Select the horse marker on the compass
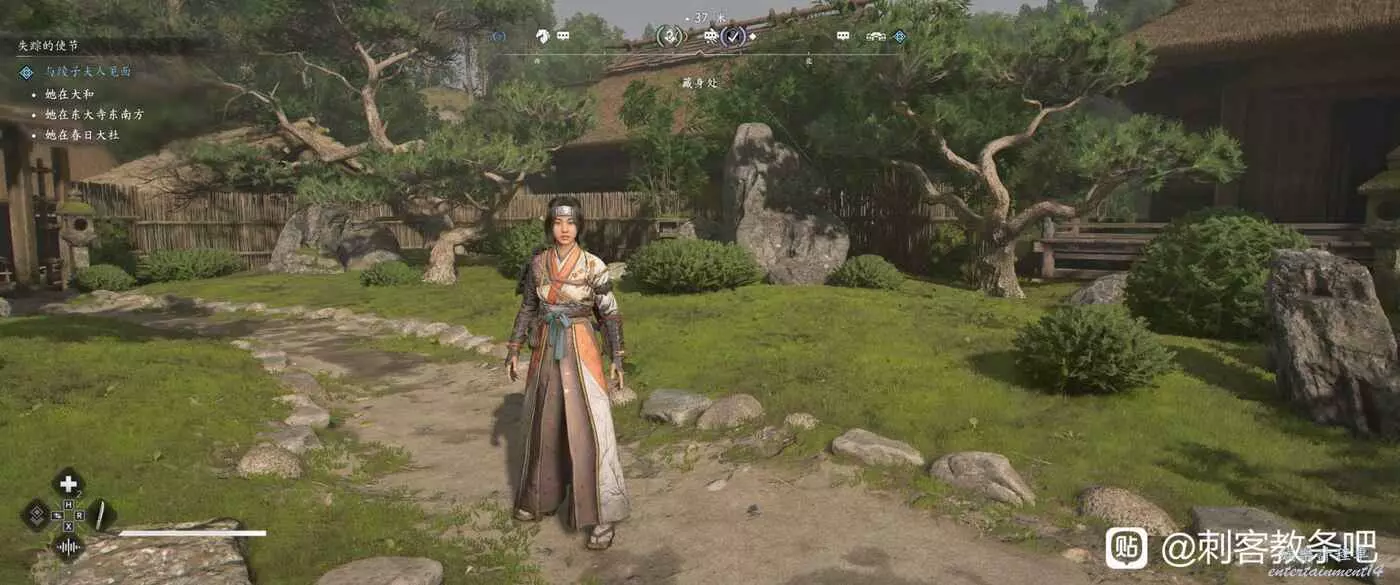This screenshot has width=1400, height=585. point(542,36)
